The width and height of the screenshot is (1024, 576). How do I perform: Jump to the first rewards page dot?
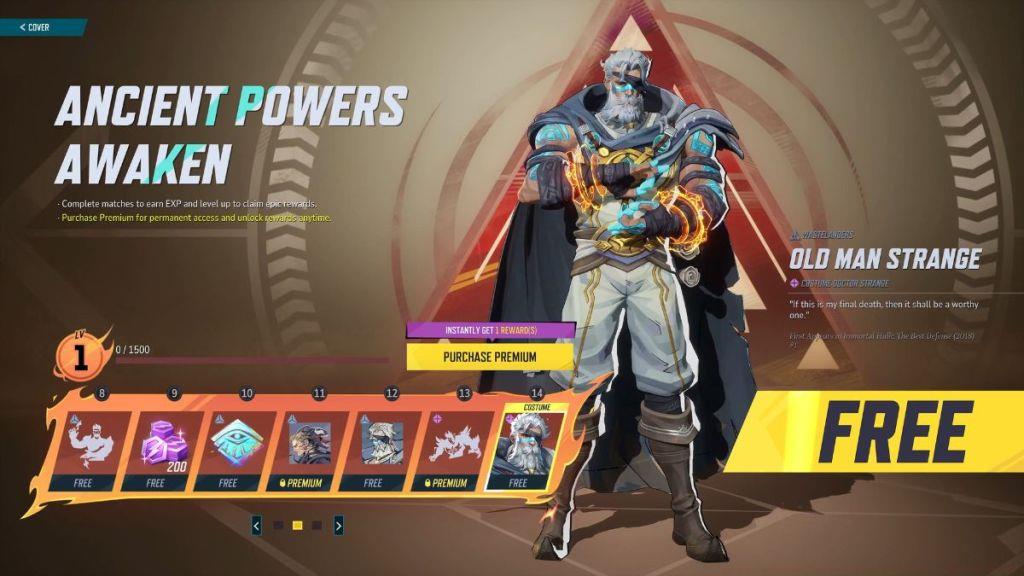(x=279, y=525)
